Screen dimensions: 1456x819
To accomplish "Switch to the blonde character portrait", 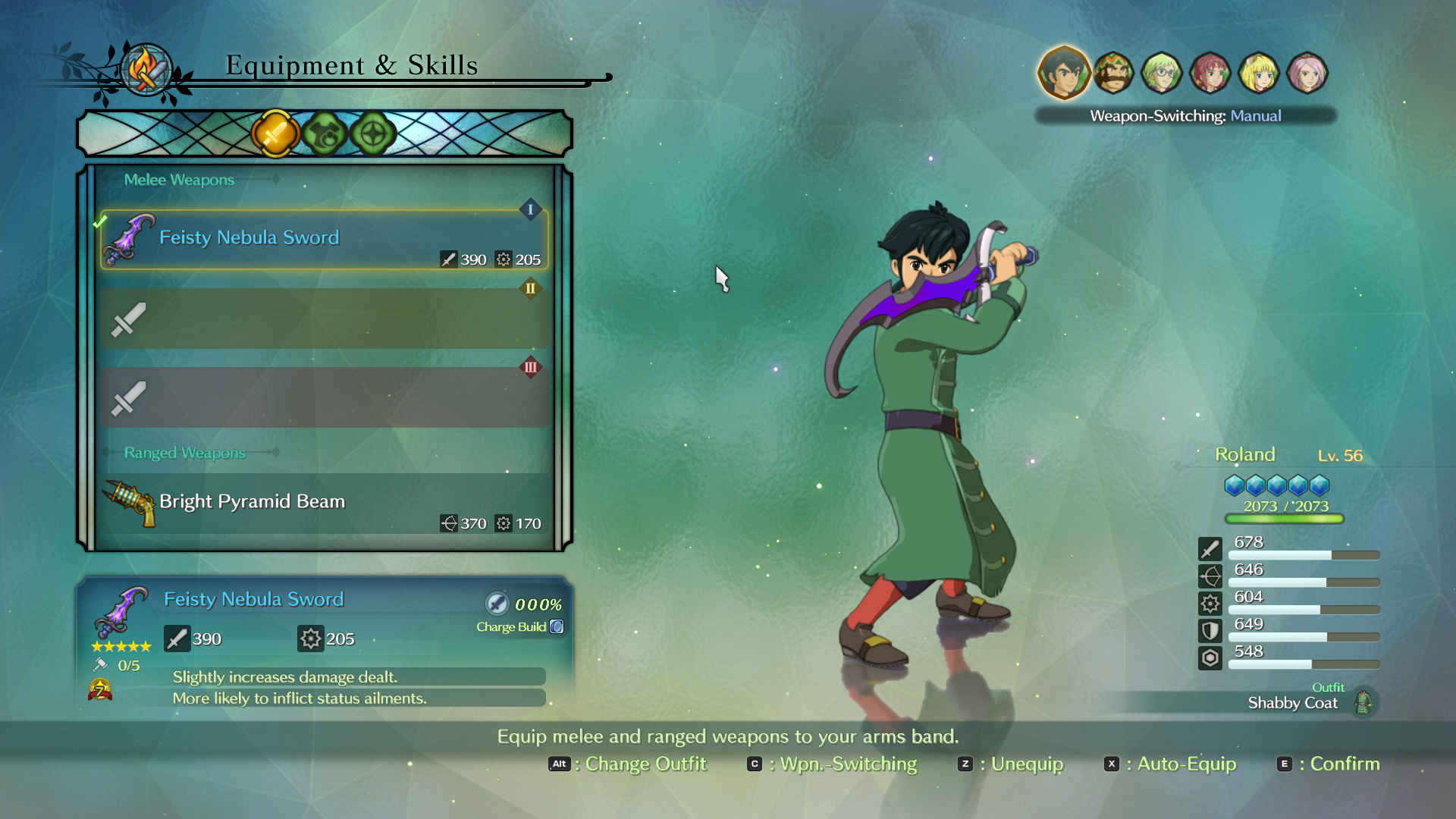I will [x=1259, y=74].
